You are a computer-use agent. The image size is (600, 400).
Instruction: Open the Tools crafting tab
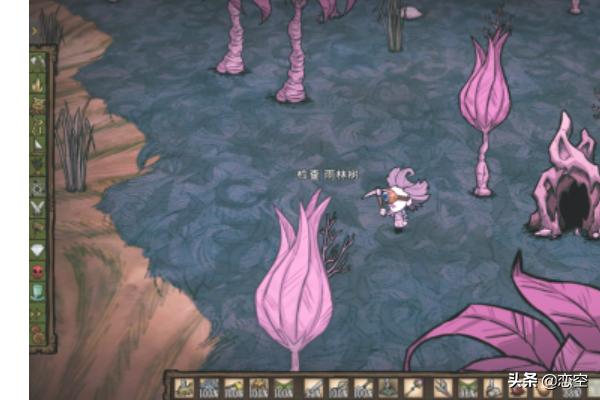tap(39, 61)
